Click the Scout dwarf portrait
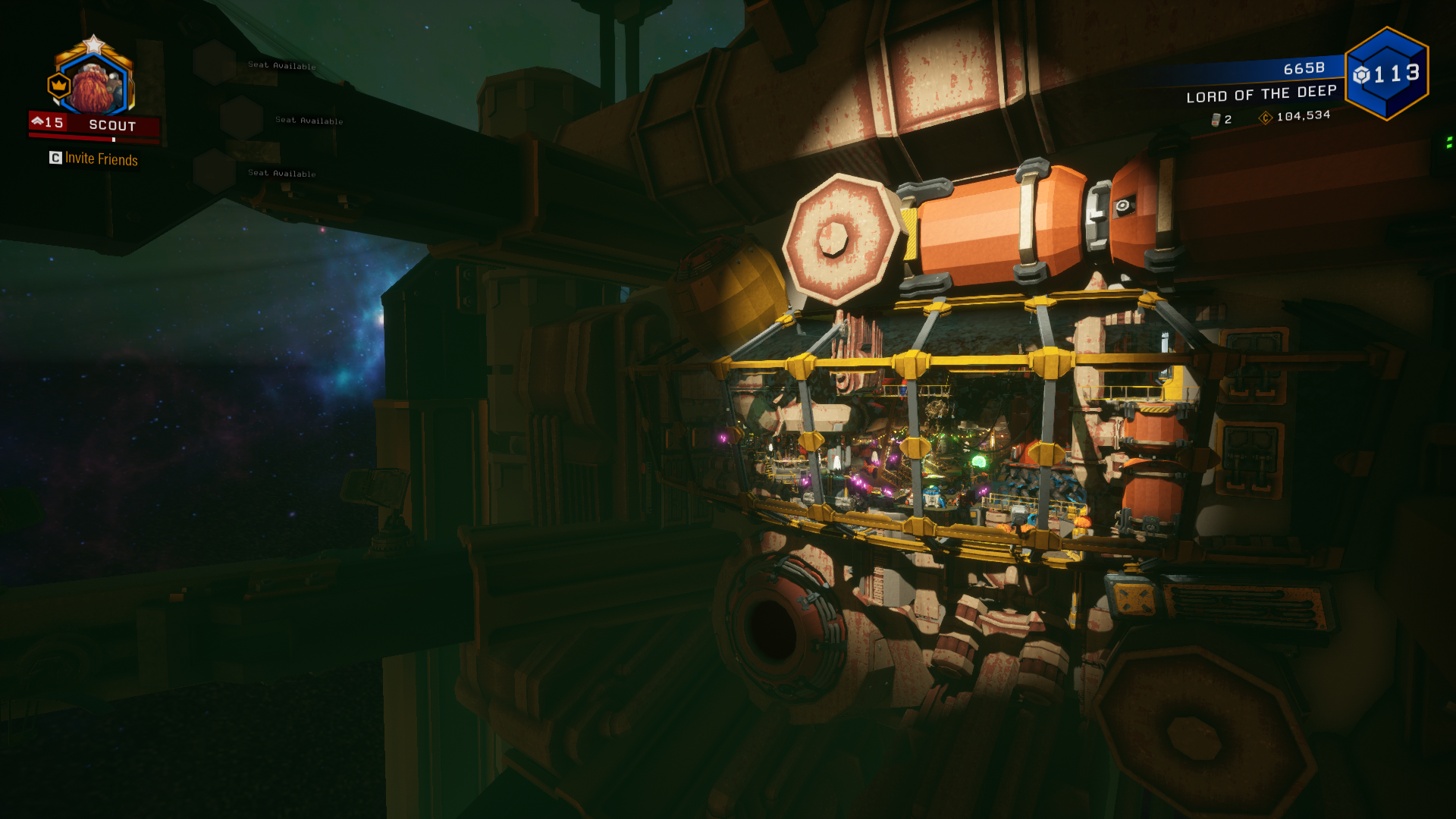 click(x=96, y=85)
